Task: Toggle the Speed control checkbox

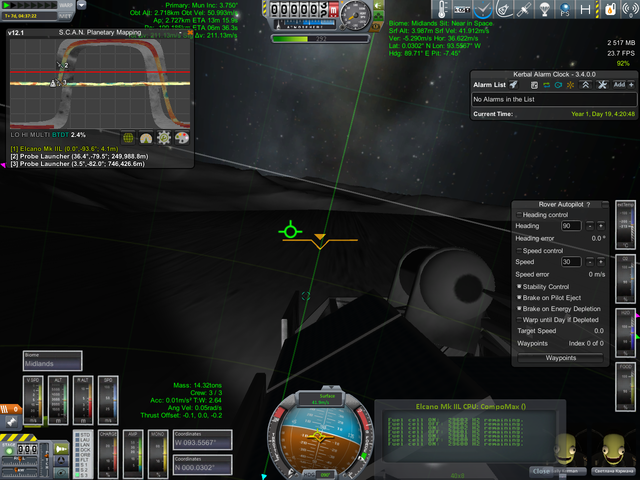Action: 520,251
